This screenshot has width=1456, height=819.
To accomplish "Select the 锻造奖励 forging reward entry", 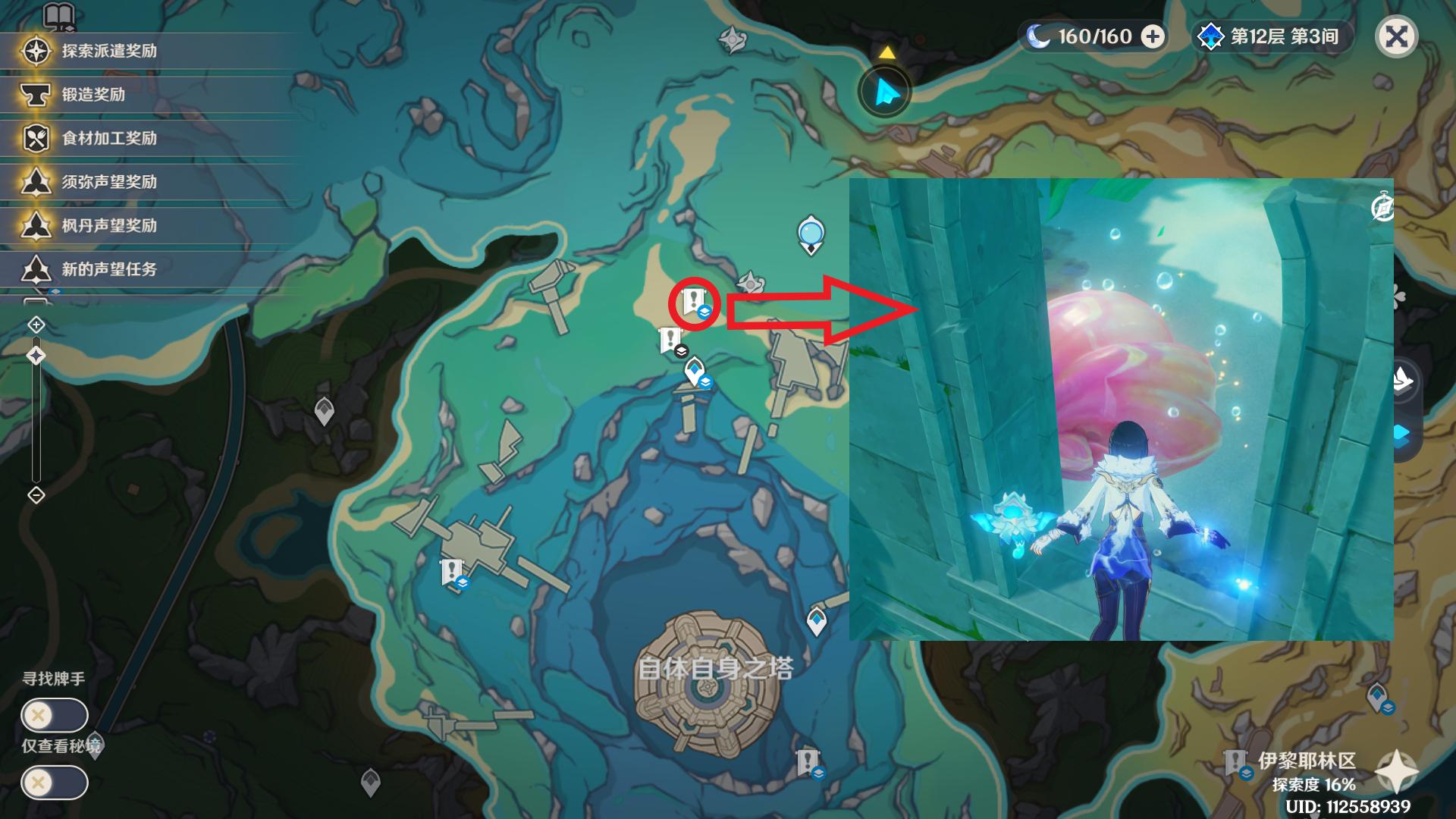I will click(x=93, y=95).
